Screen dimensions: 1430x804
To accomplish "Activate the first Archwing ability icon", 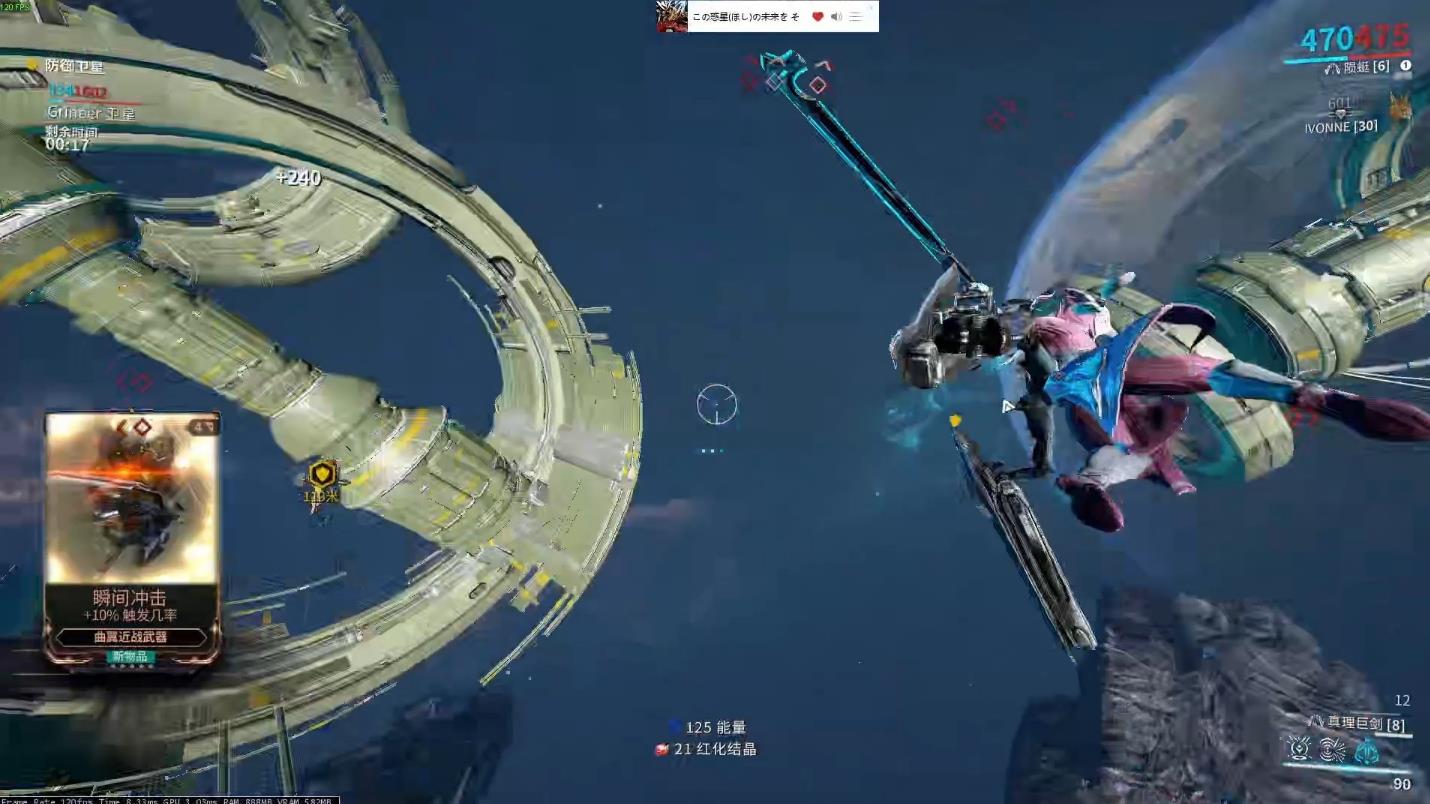I will (1299, 749).
